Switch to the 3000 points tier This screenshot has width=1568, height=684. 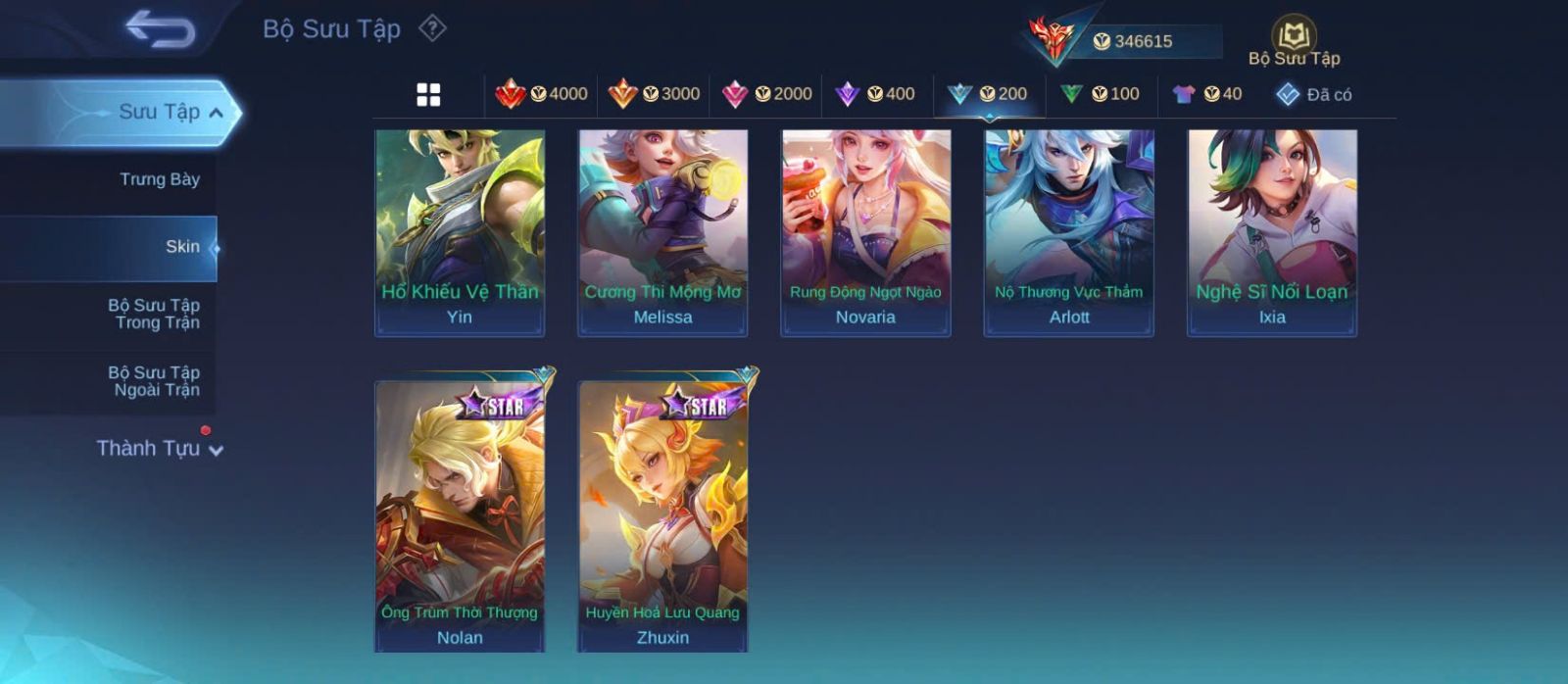pos(654,94)
